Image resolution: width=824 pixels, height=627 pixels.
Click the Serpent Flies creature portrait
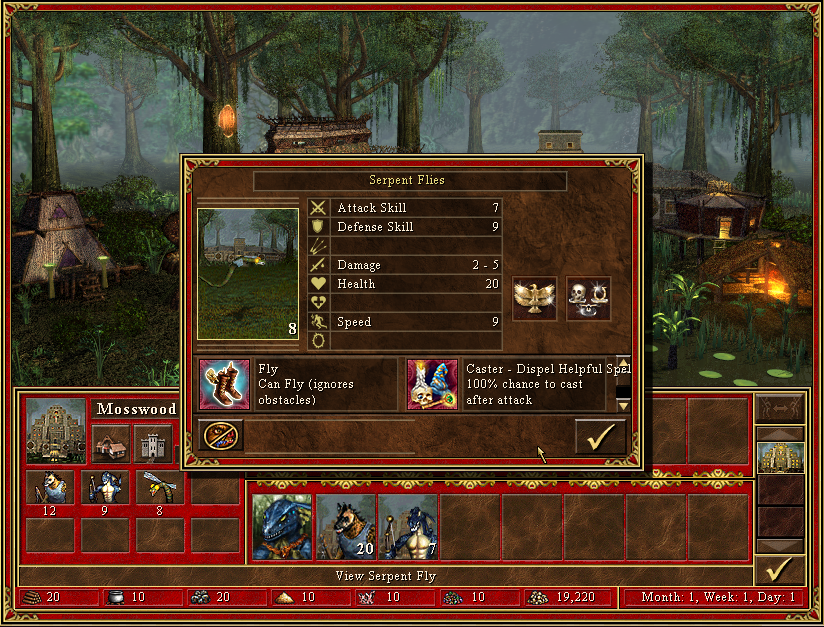tap(248, 273)
